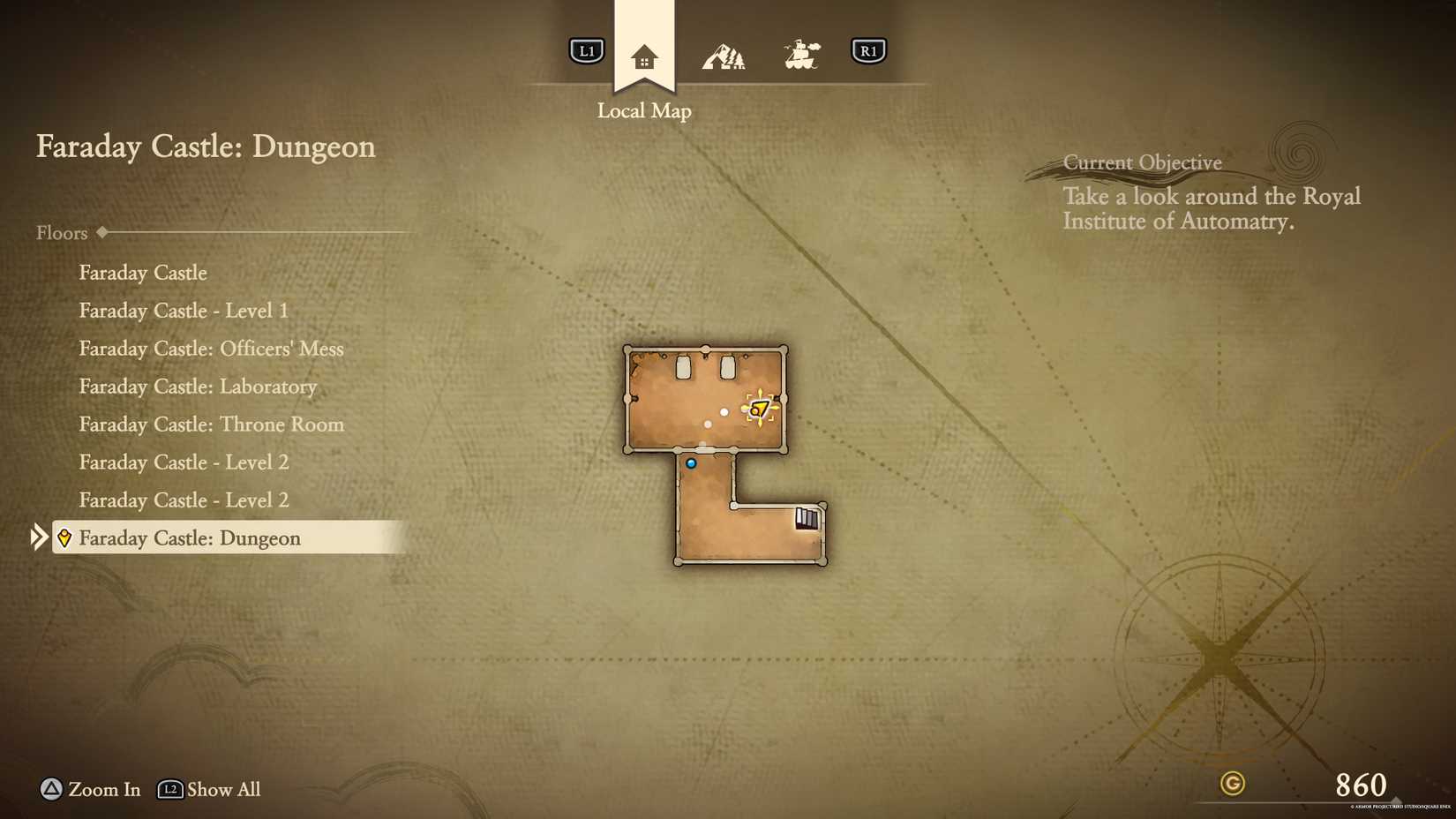Select the top Faraday Castle floor entry

[x=143, y=273]
